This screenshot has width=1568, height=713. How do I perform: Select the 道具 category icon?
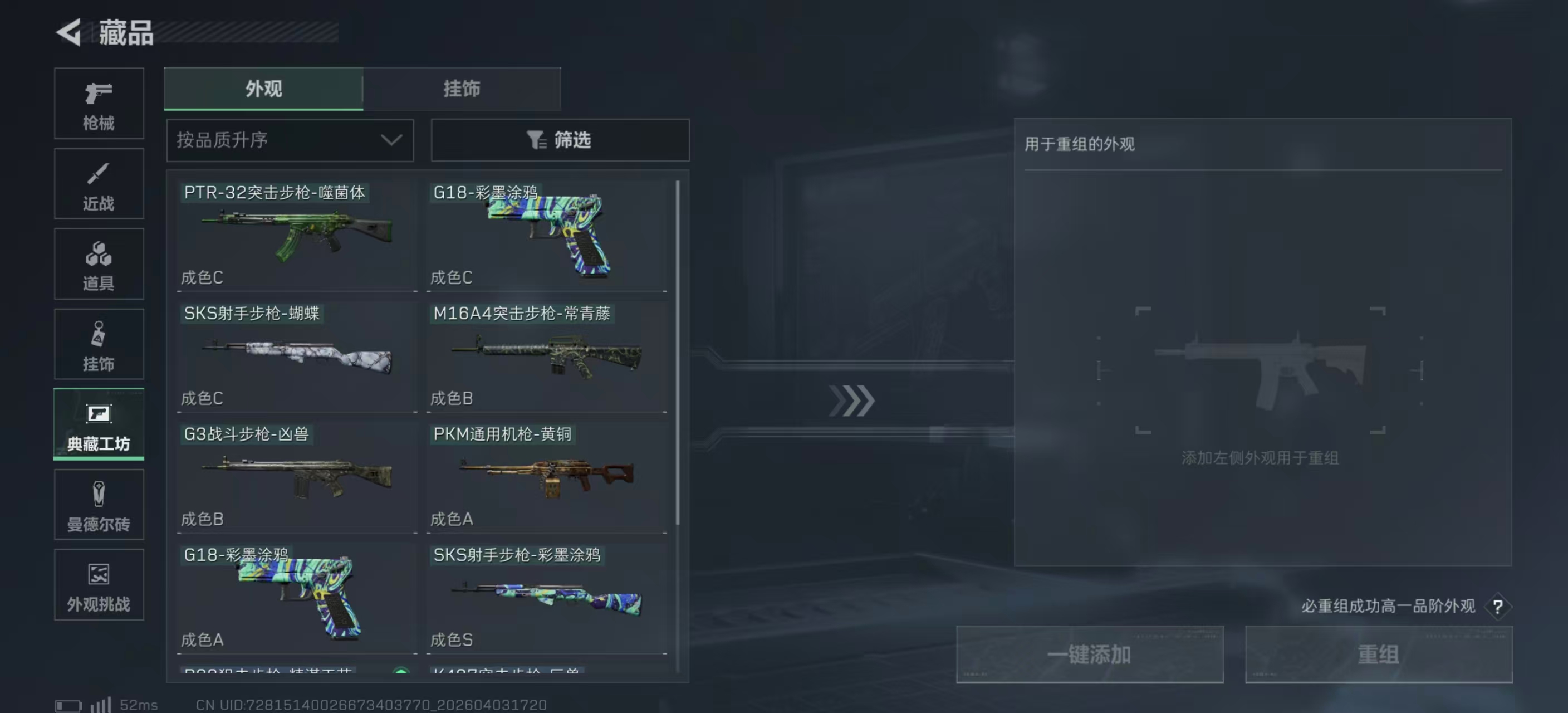coord(99,264)
